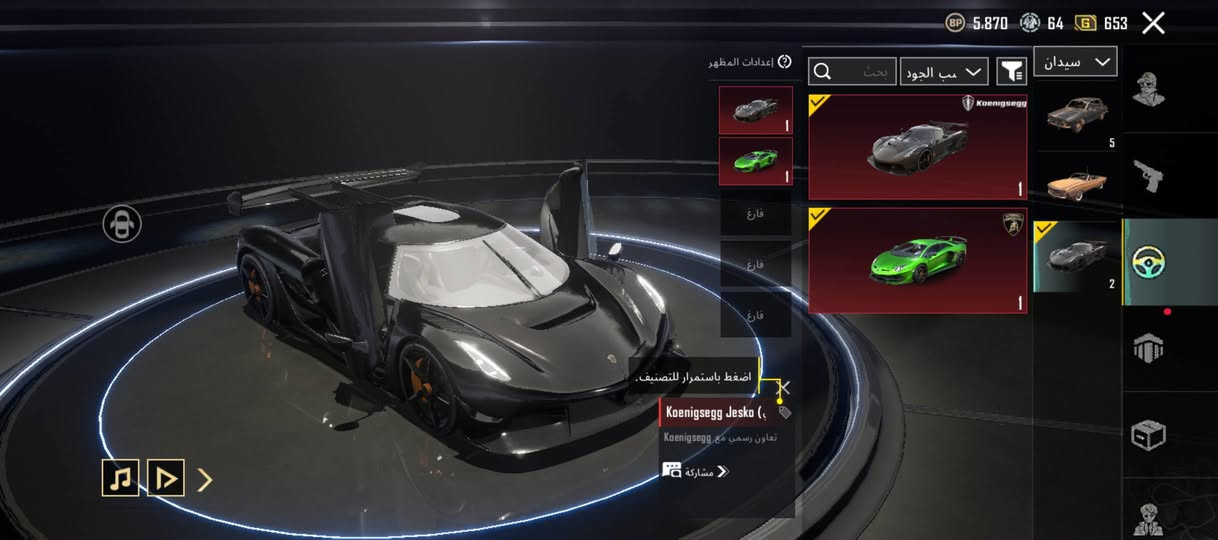Close the vehicle inventory screen

[x=1153, y=23]
